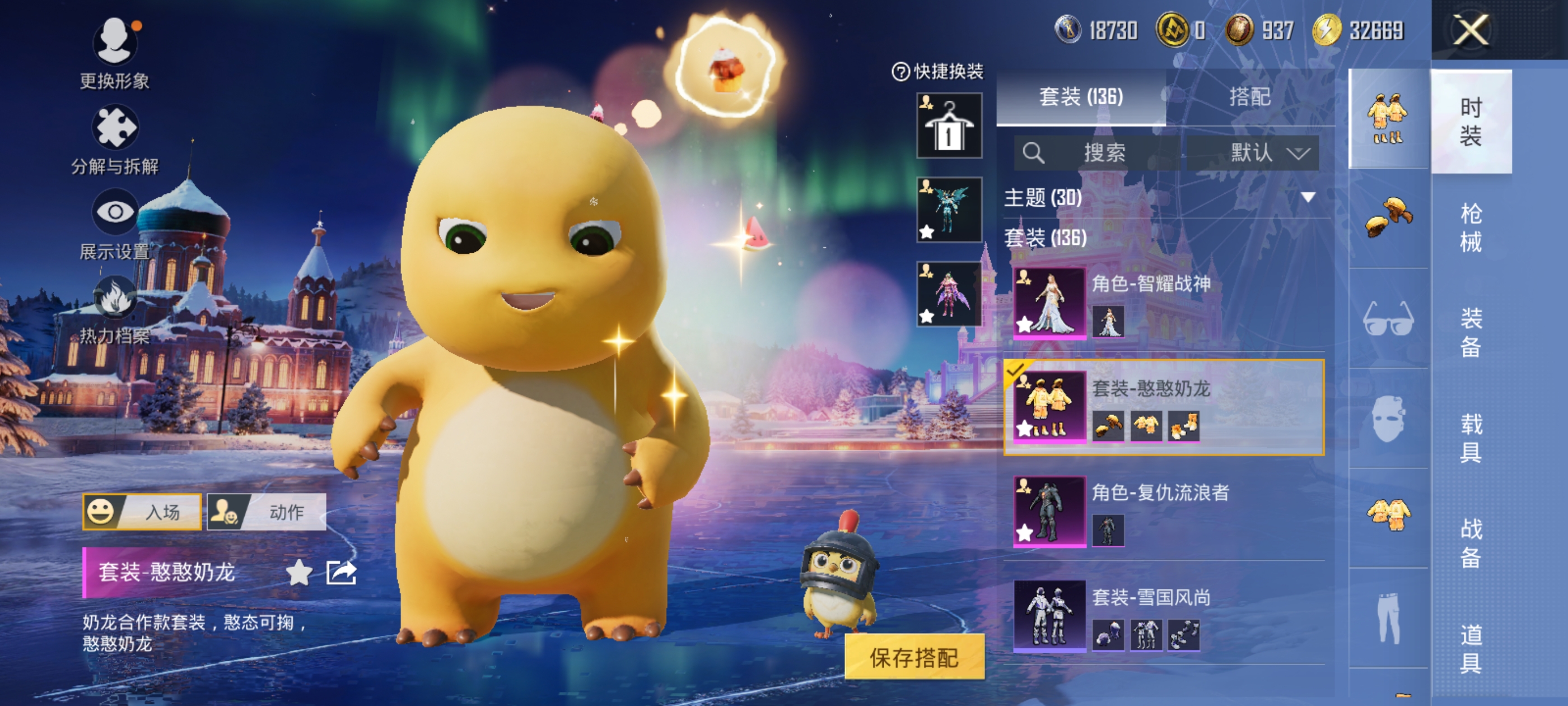Share the 憨憨奶龙 outfit
The height and width of the screenshot is (706, 1568).
point(341,573)
